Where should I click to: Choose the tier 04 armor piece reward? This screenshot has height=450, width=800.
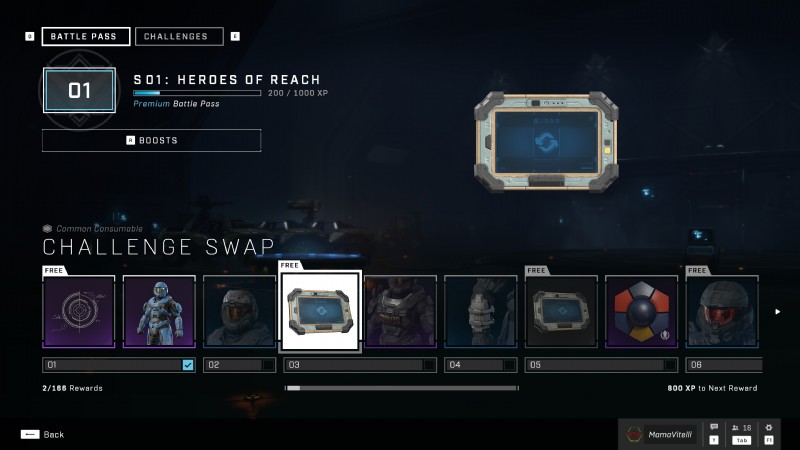pos(480,311)
